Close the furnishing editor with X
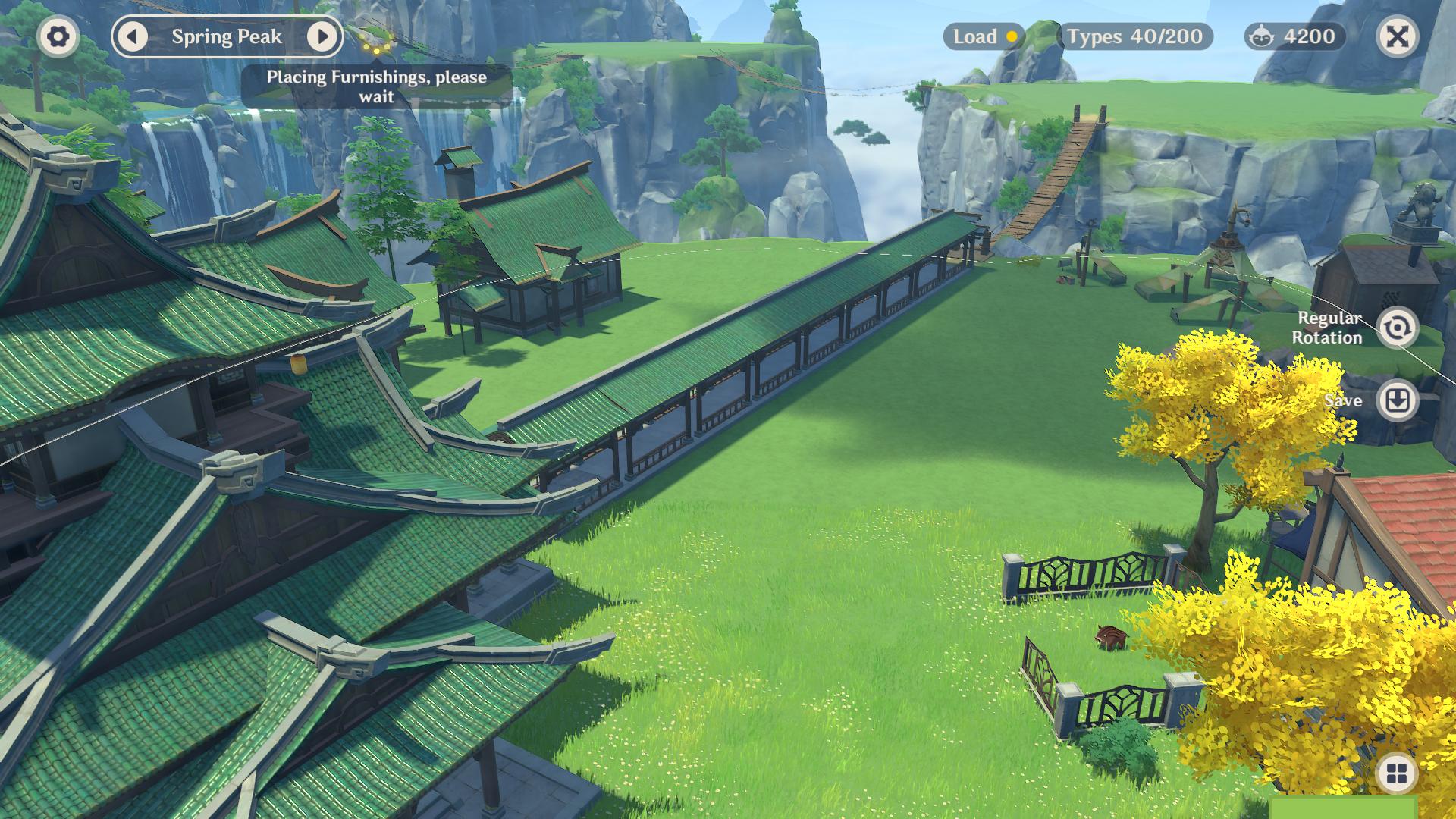 coord(1397,36)
